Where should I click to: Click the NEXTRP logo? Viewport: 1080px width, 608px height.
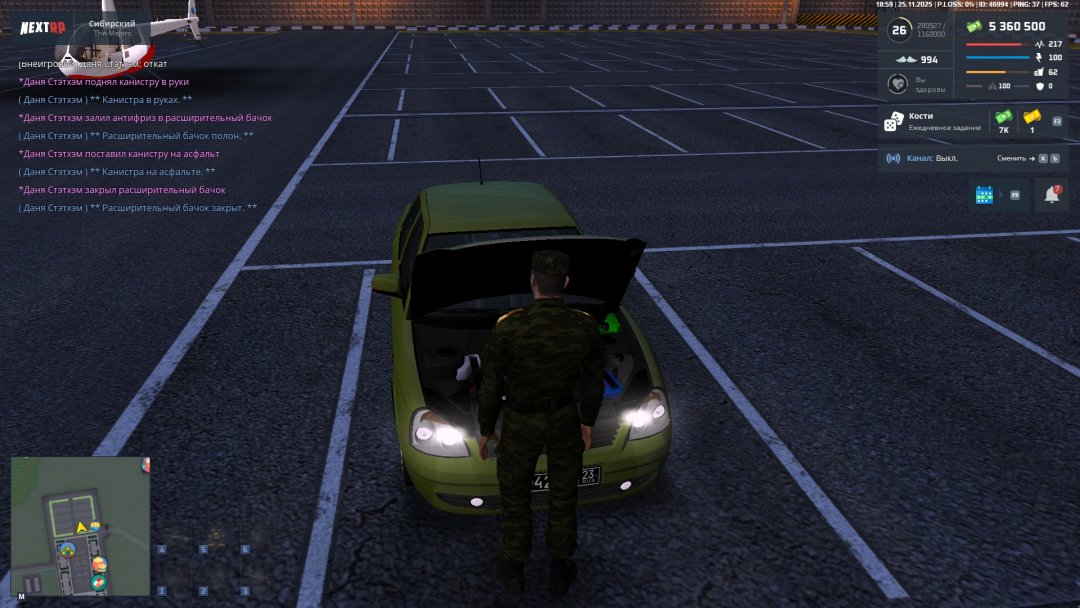pyautogui.click(x=42, y=27)
